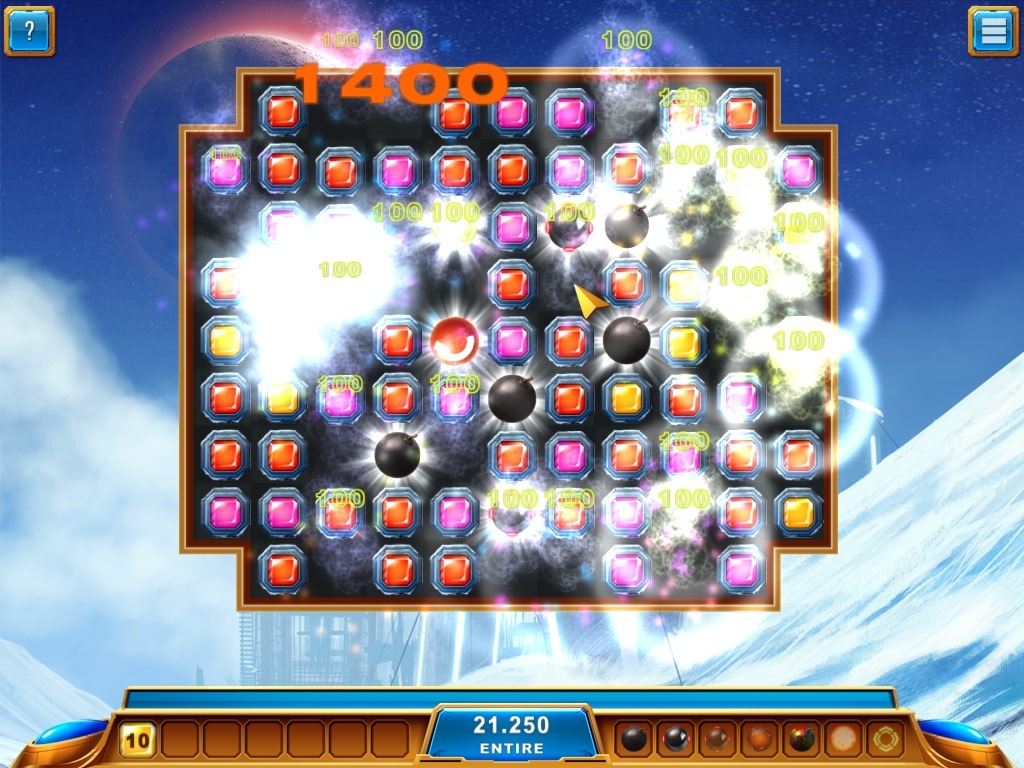
Task: Pick the brown bomb with four red marks
Action: [x=718, y=739]
